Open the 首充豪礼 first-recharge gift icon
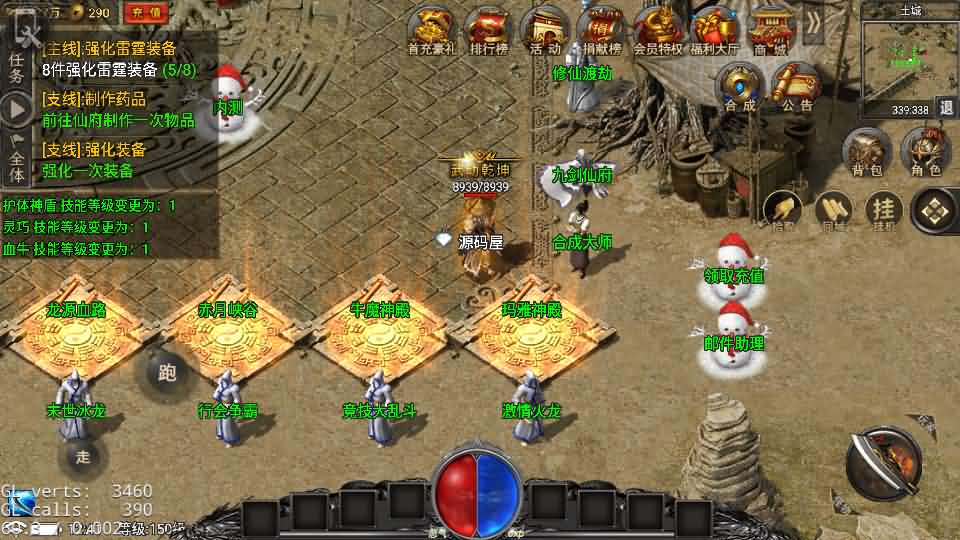Screen dimensions: 960x540 click(432, 30)
